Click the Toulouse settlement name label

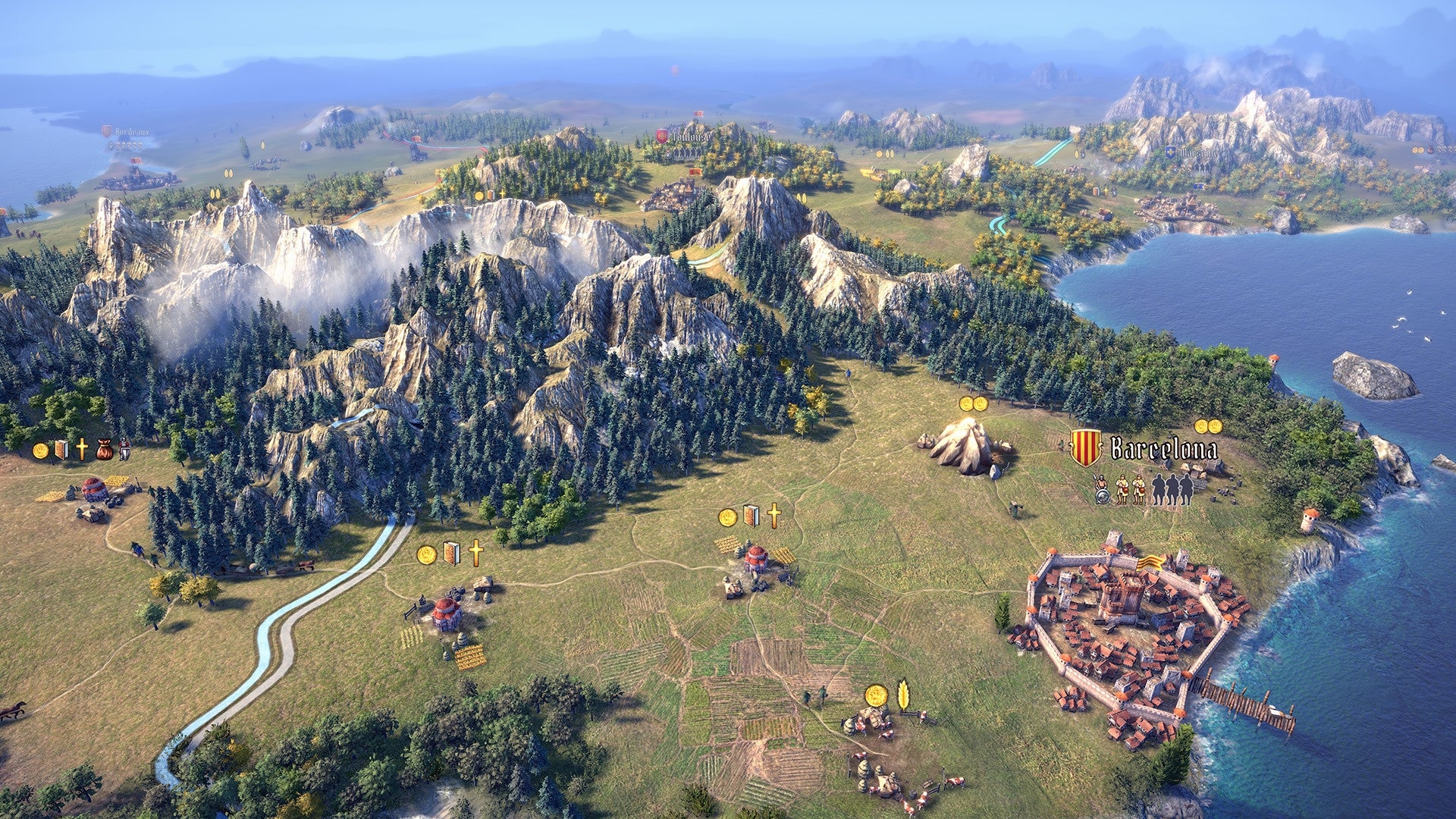point(691,137)
